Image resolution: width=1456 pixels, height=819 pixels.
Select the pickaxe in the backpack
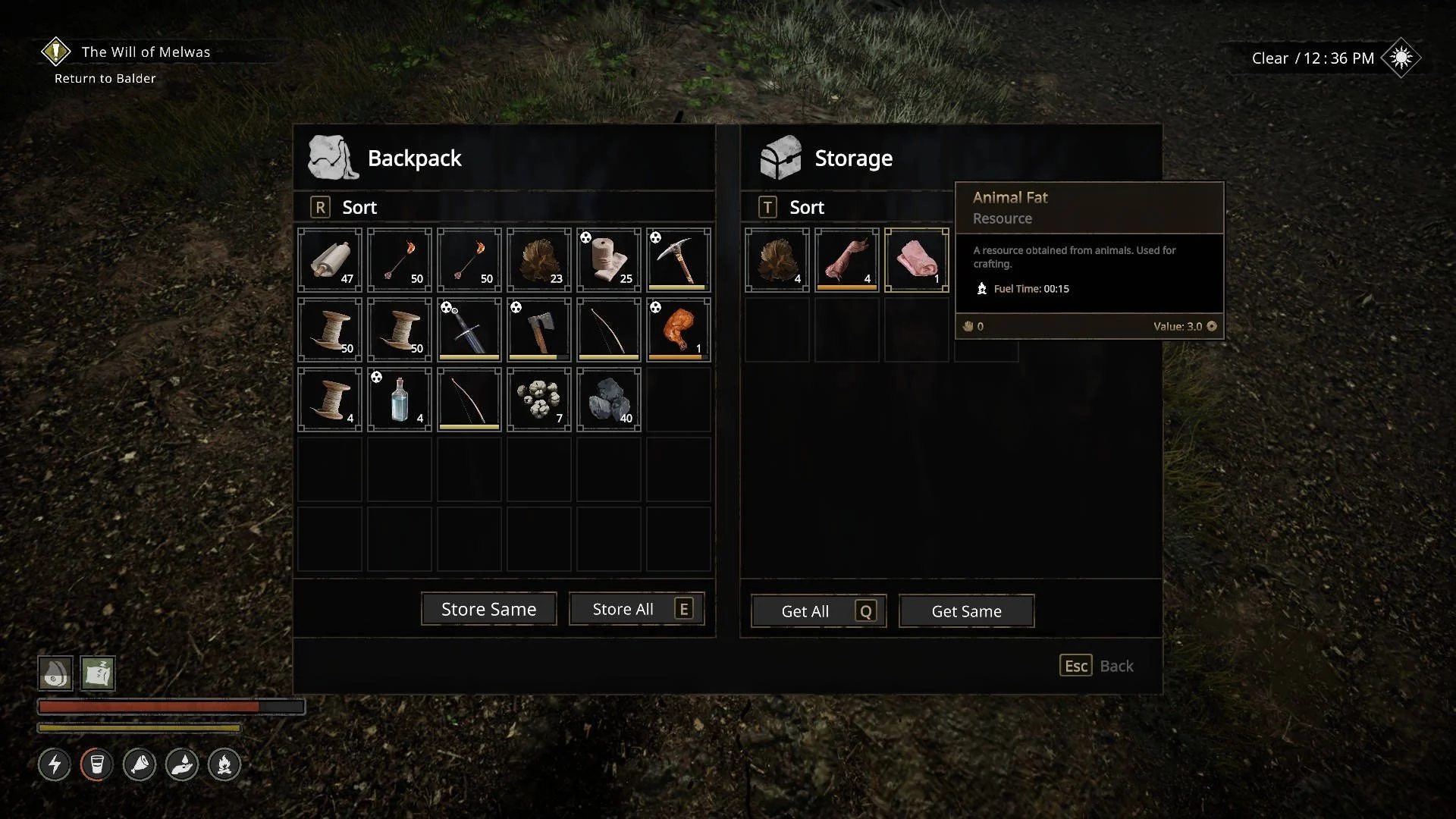pyautogui.click(x=678, y=259)
